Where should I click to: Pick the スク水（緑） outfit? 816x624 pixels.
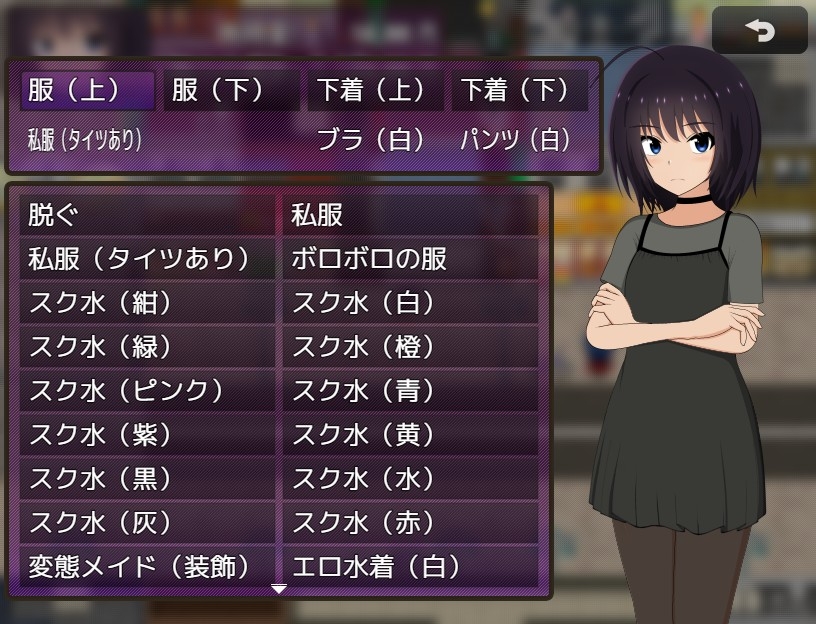[146, 347]
